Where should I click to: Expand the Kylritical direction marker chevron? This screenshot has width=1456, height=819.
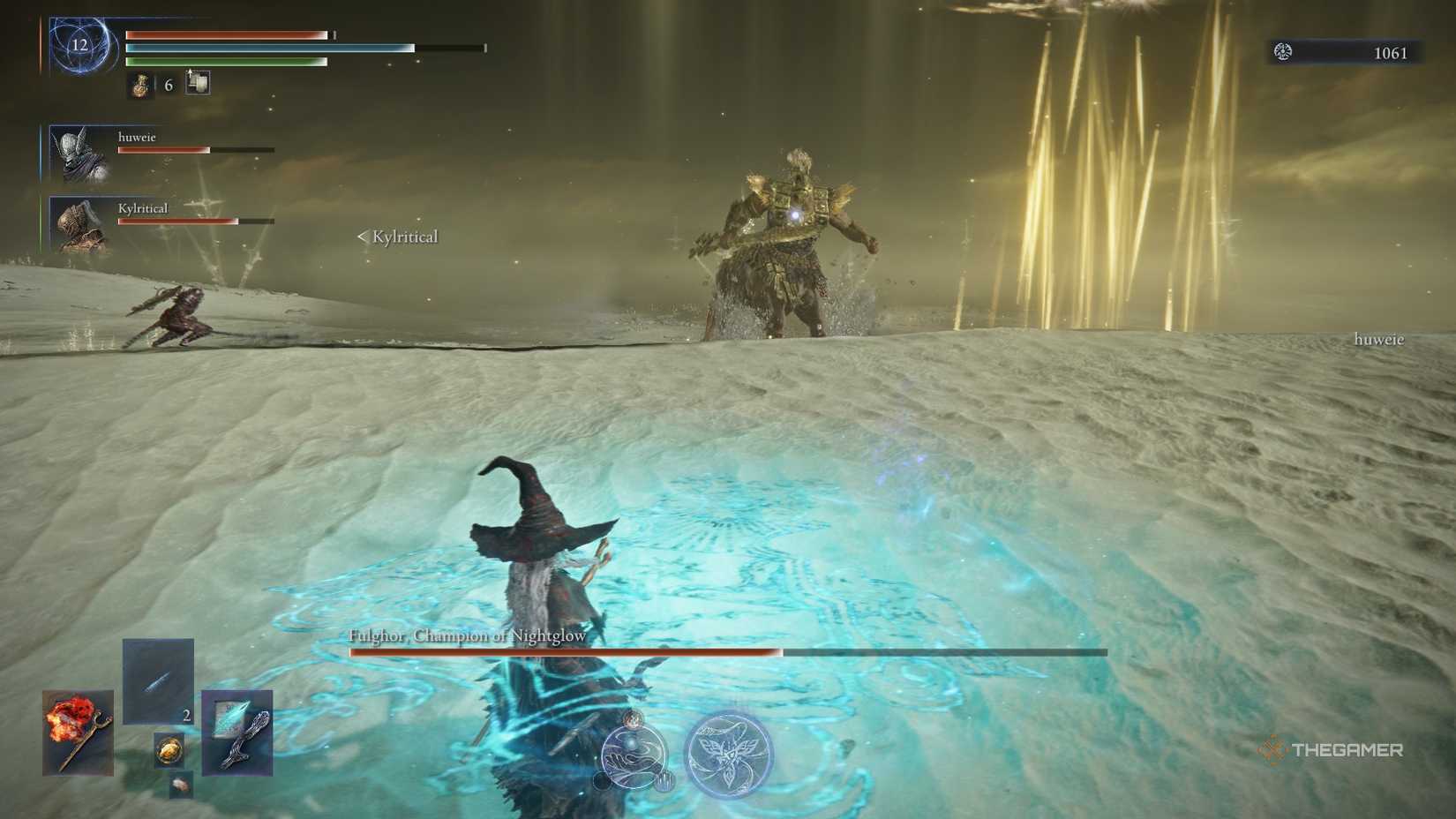pos(361,236)
